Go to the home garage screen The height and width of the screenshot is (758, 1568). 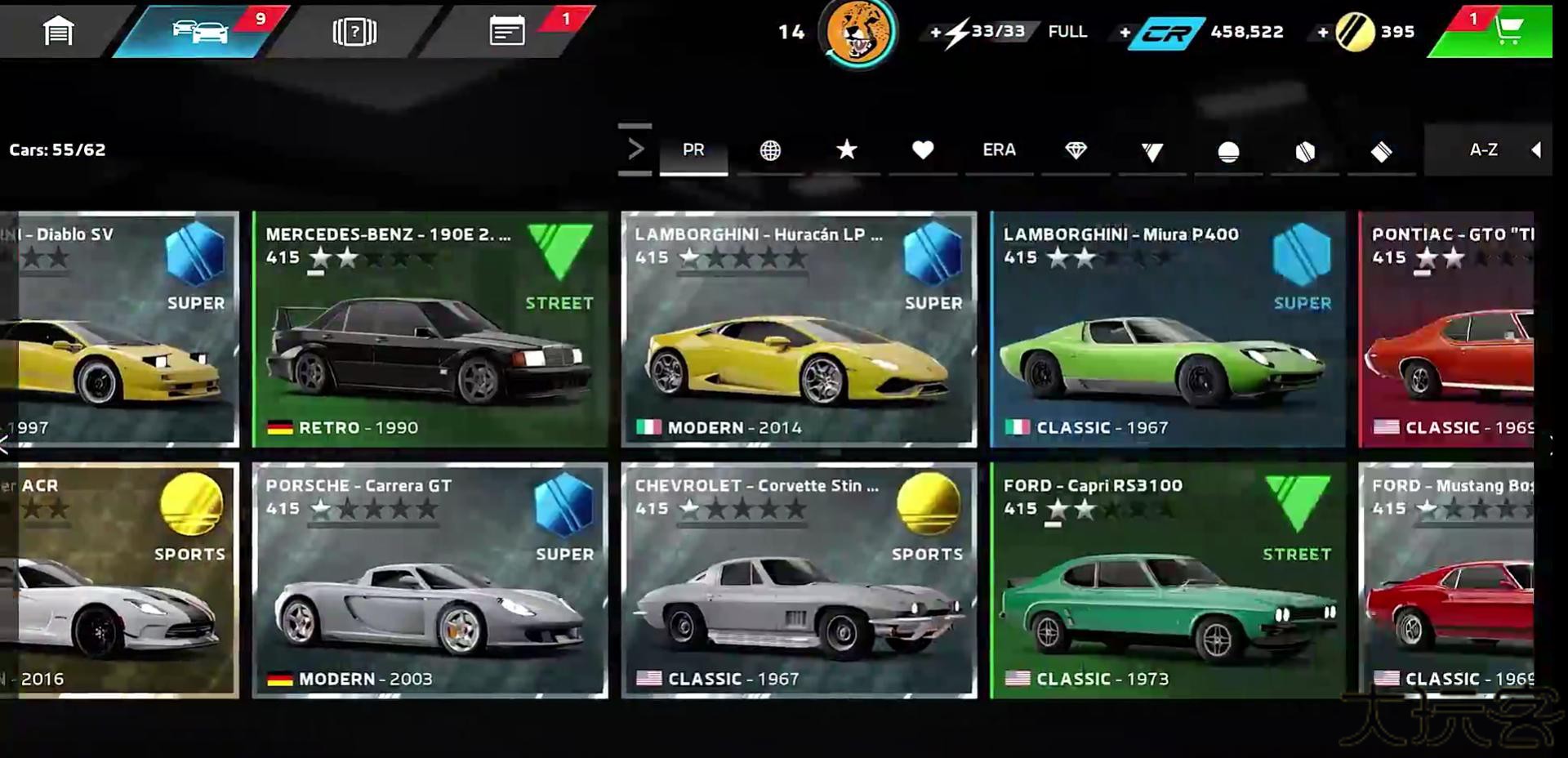tap(58, 32)
